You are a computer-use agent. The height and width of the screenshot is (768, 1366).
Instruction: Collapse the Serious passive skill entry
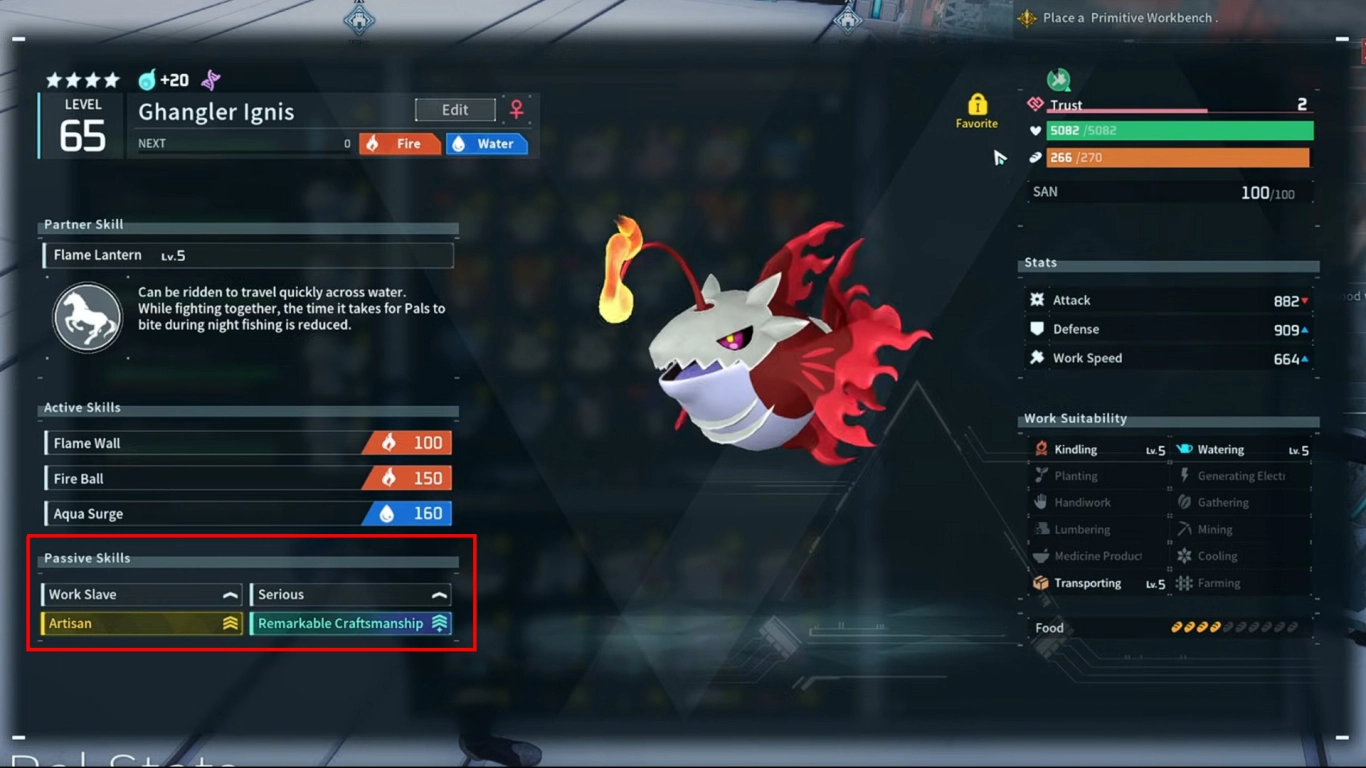tap(350, 594)
